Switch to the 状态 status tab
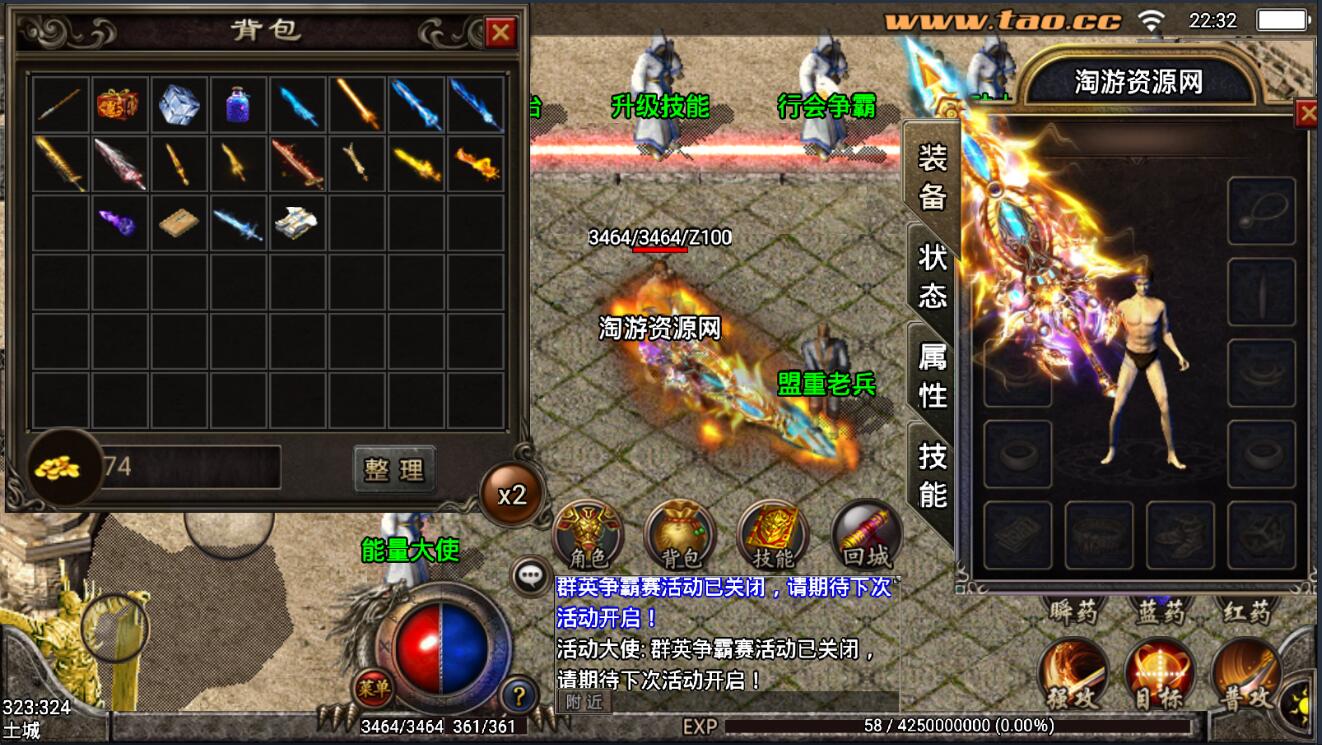Screen dimensions: 1322x745 click(x=932, y=275)
